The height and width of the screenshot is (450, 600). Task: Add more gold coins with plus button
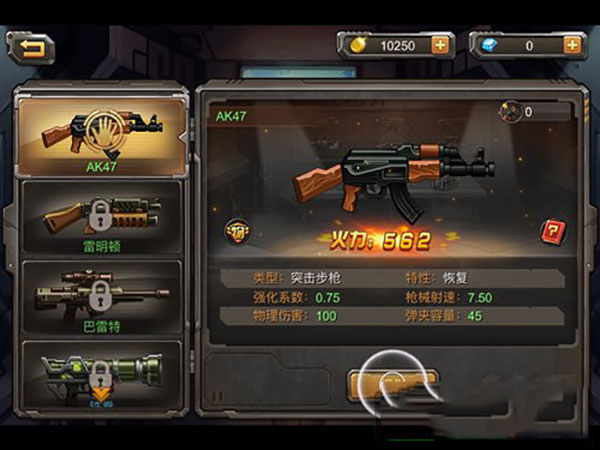point(439,45)
